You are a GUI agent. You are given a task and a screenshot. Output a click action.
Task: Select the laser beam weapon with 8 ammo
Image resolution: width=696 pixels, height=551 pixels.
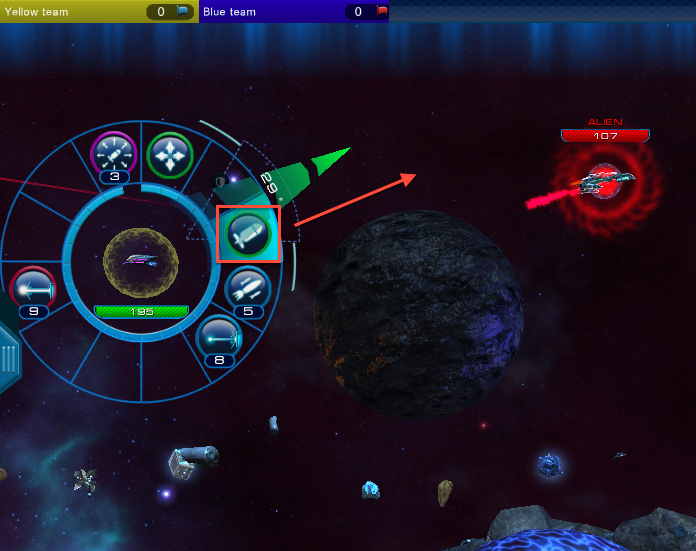click(219, 337)
